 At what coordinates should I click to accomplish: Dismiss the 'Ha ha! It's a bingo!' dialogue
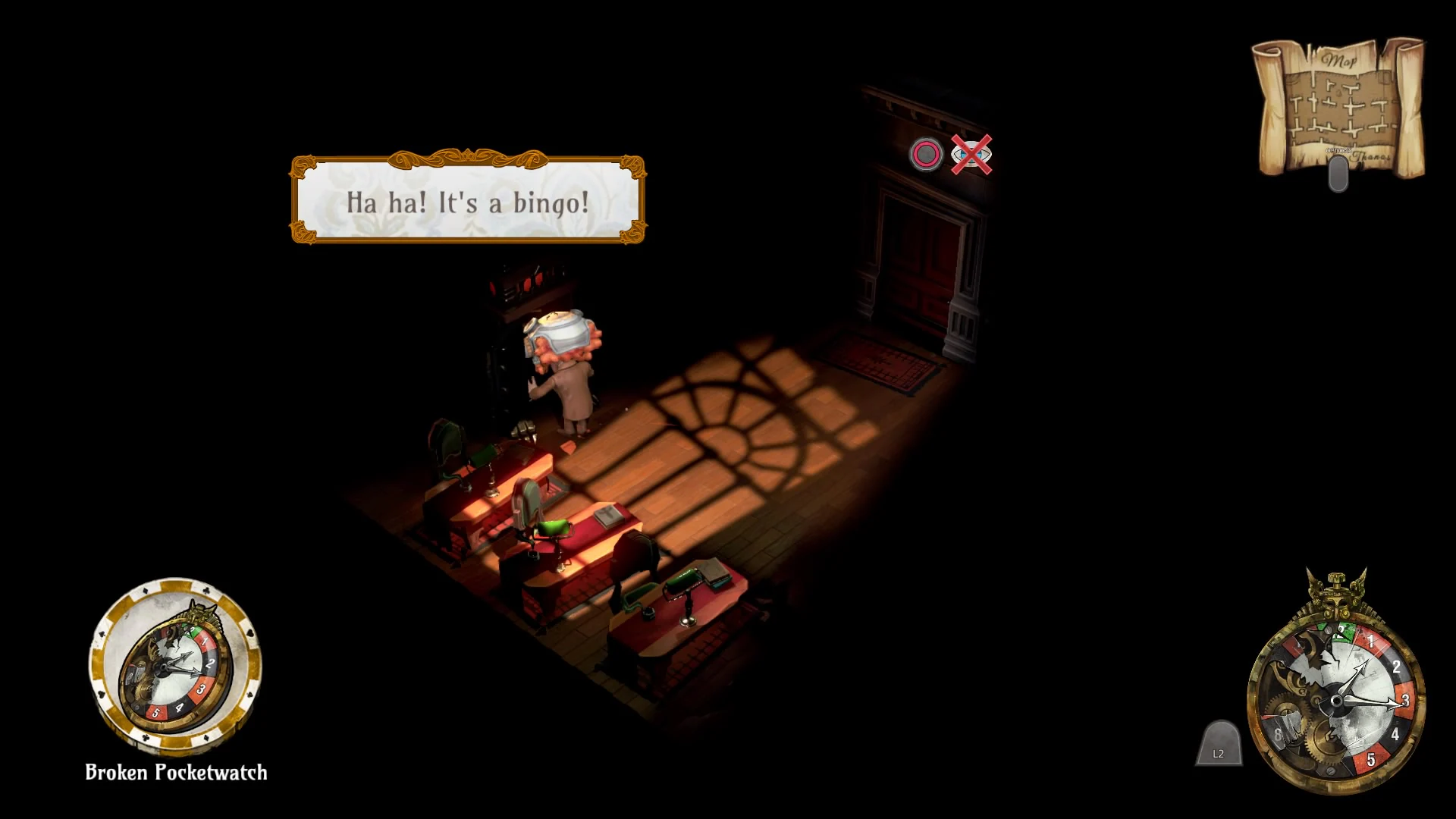click(x=466, y=201)
